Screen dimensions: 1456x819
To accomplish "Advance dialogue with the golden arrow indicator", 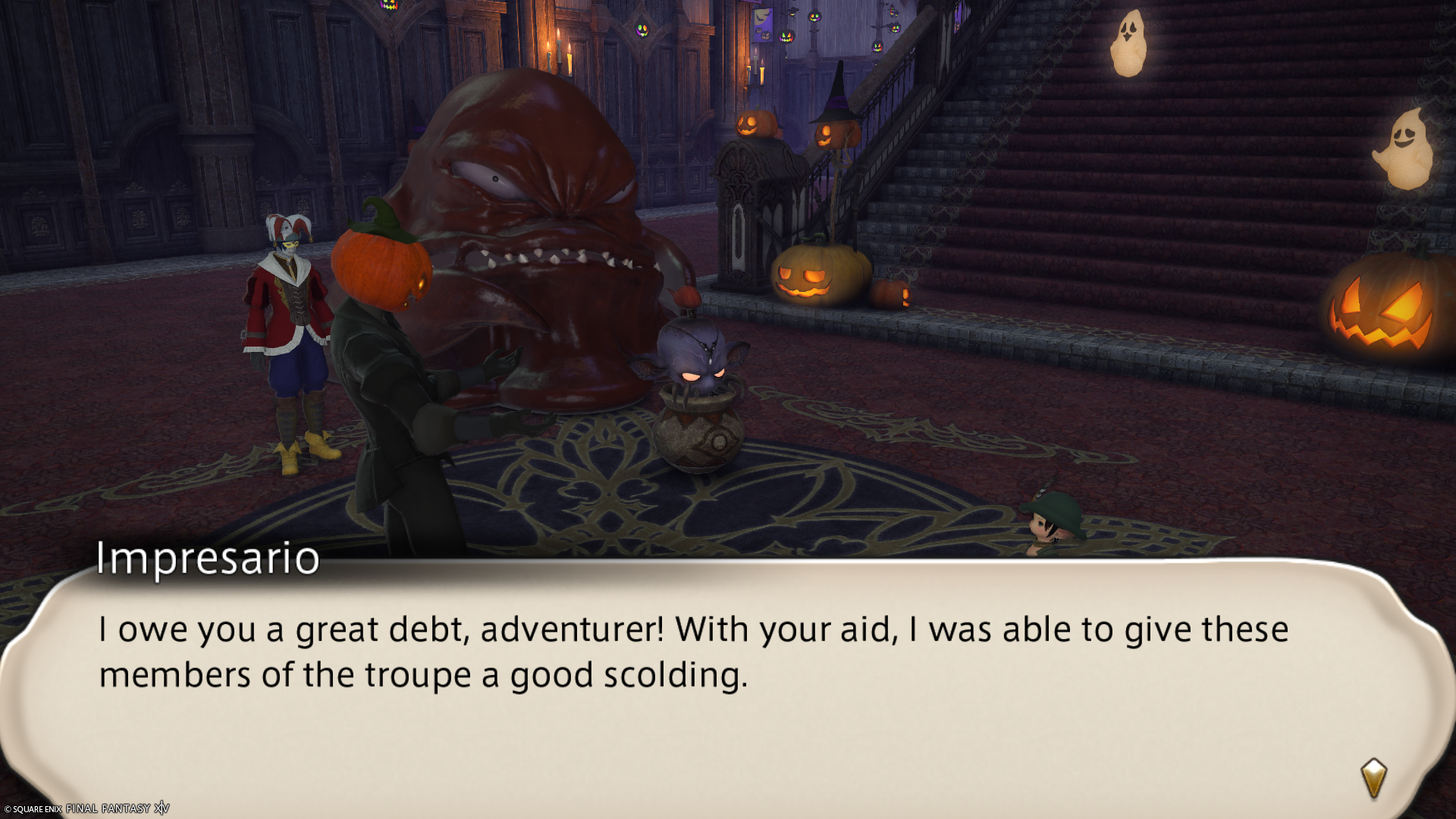I will tap(1373, 778).
